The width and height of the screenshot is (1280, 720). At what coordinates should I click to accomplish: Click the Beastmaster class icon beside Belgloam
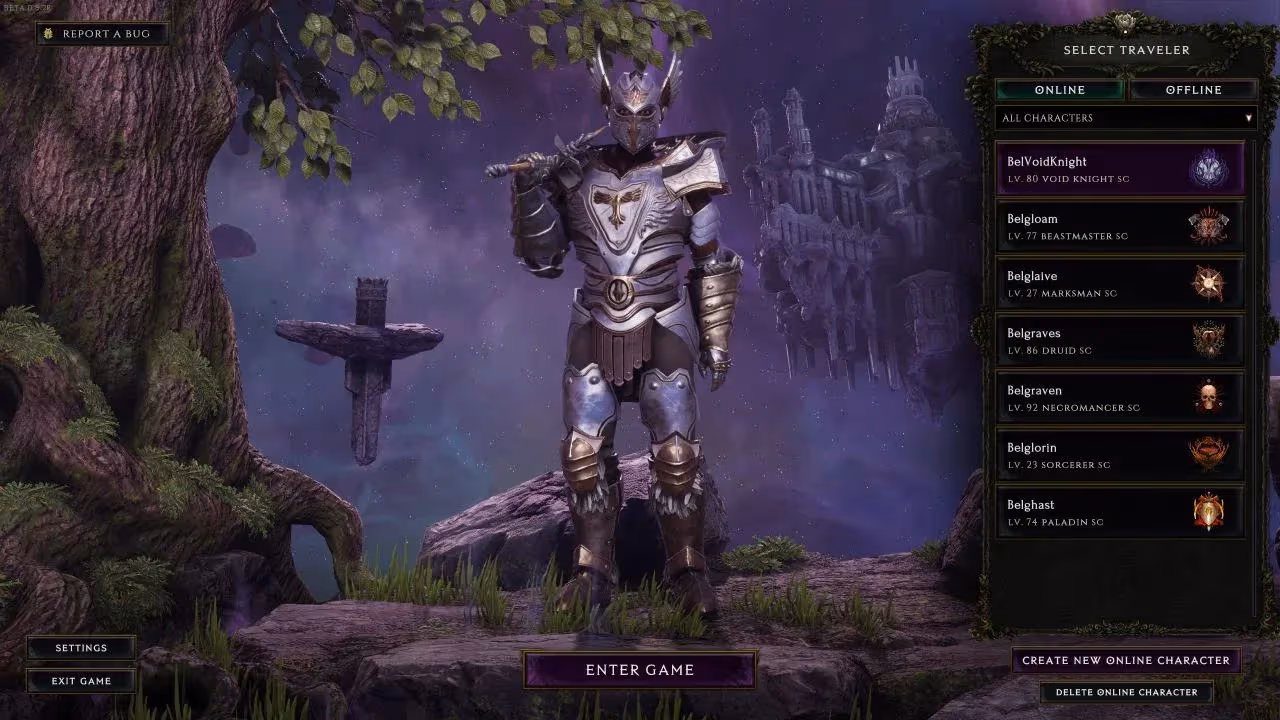(x=1208, y=226)
